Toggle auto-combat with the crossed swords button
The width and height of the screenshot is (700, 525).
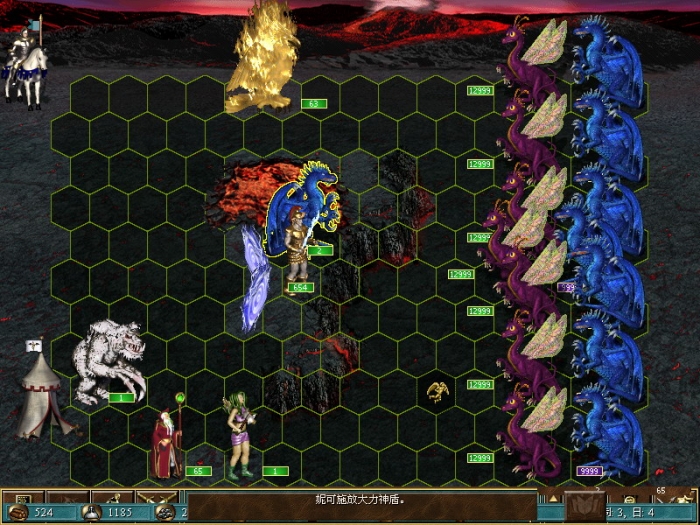coord(157,496)
